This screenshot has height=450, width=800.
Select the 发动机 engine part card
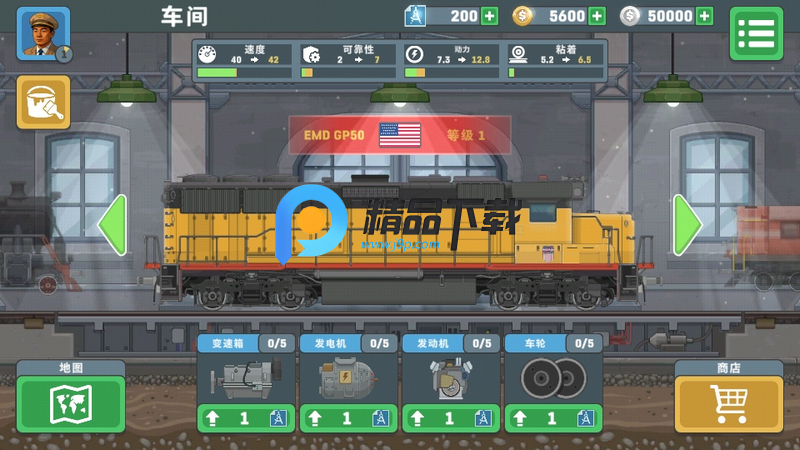tap(449, 378)
